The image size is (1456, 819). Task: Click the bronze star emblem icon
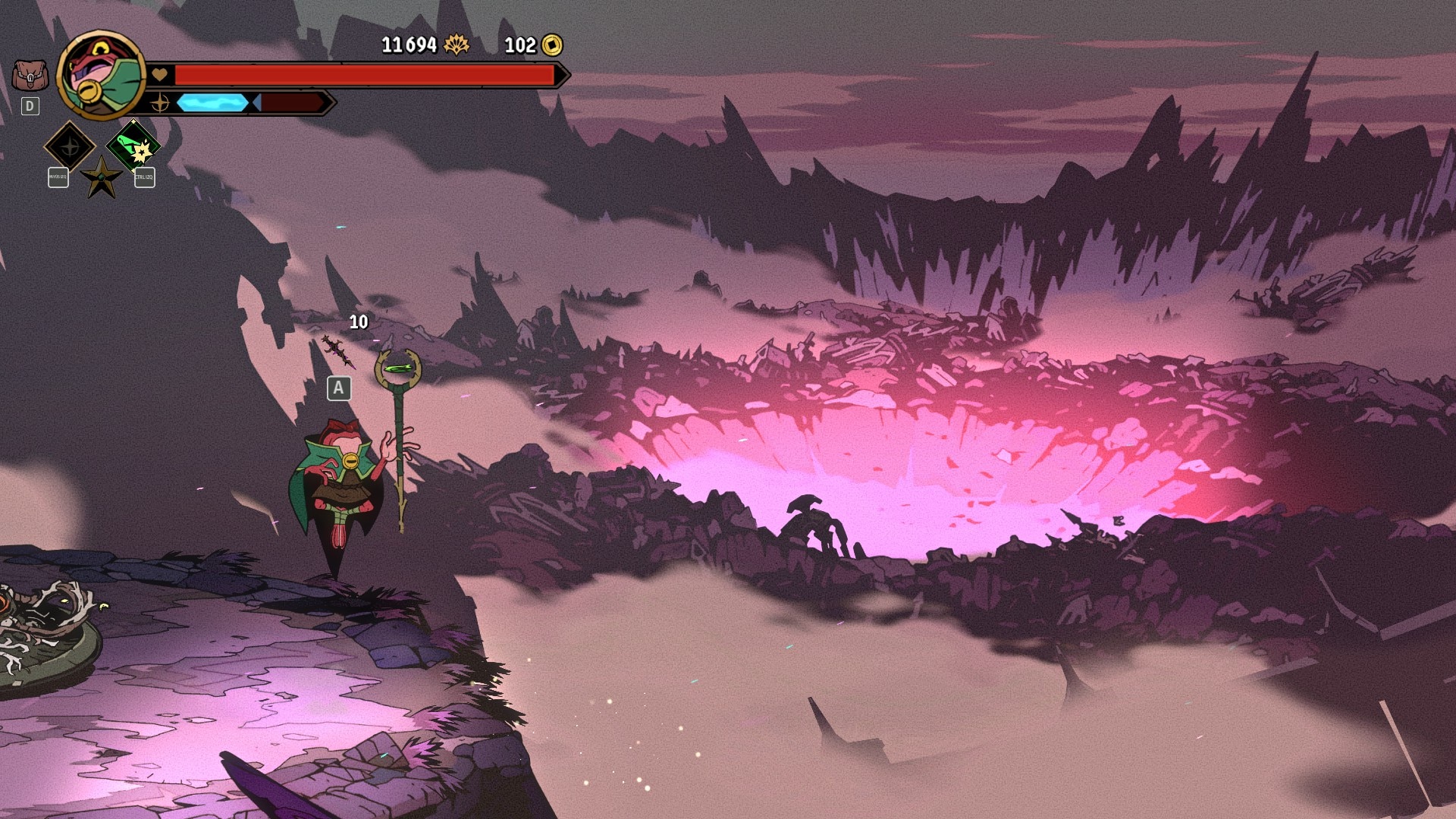(101, 177)
